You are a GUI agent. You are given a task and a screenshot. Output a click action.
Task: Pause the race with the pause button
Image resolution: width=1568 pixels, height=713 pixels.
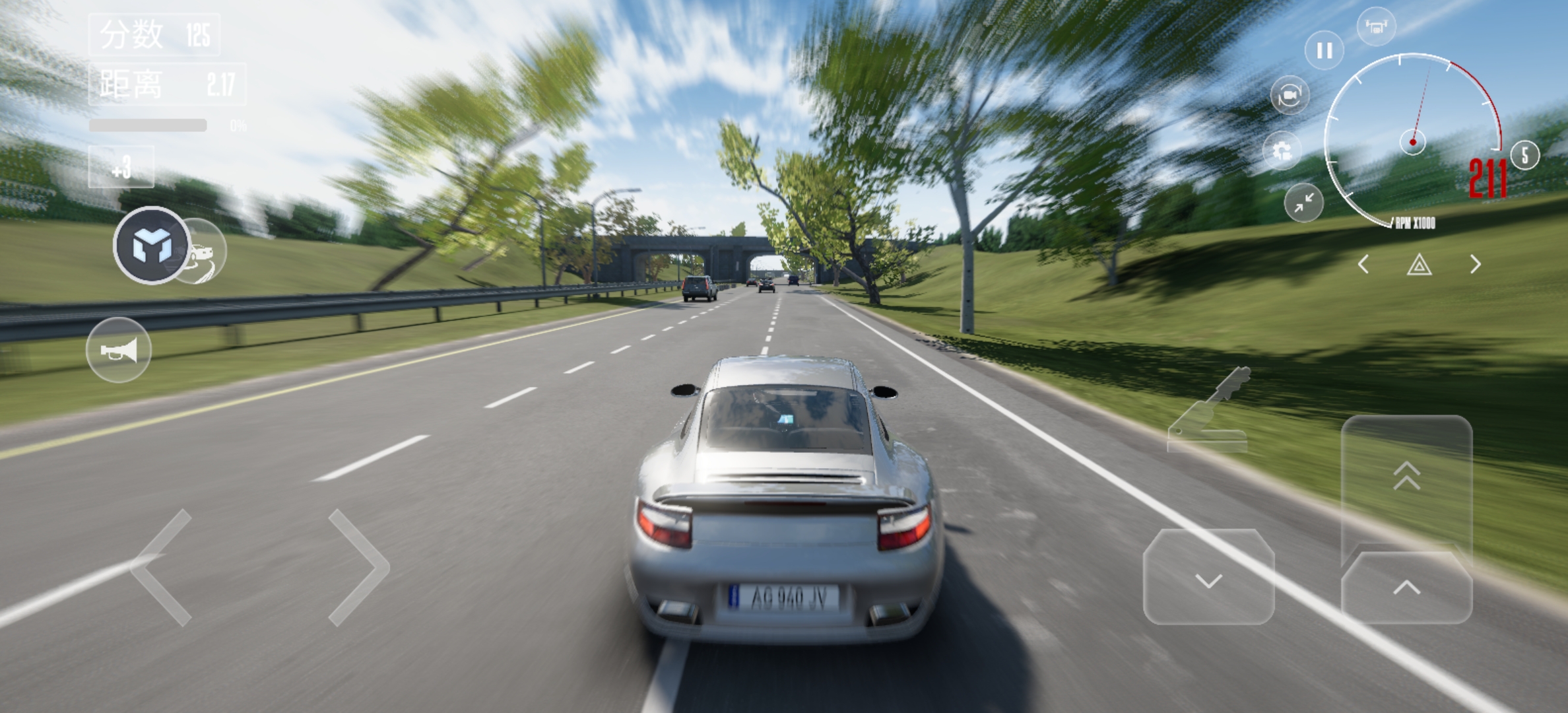[1324, 51]
